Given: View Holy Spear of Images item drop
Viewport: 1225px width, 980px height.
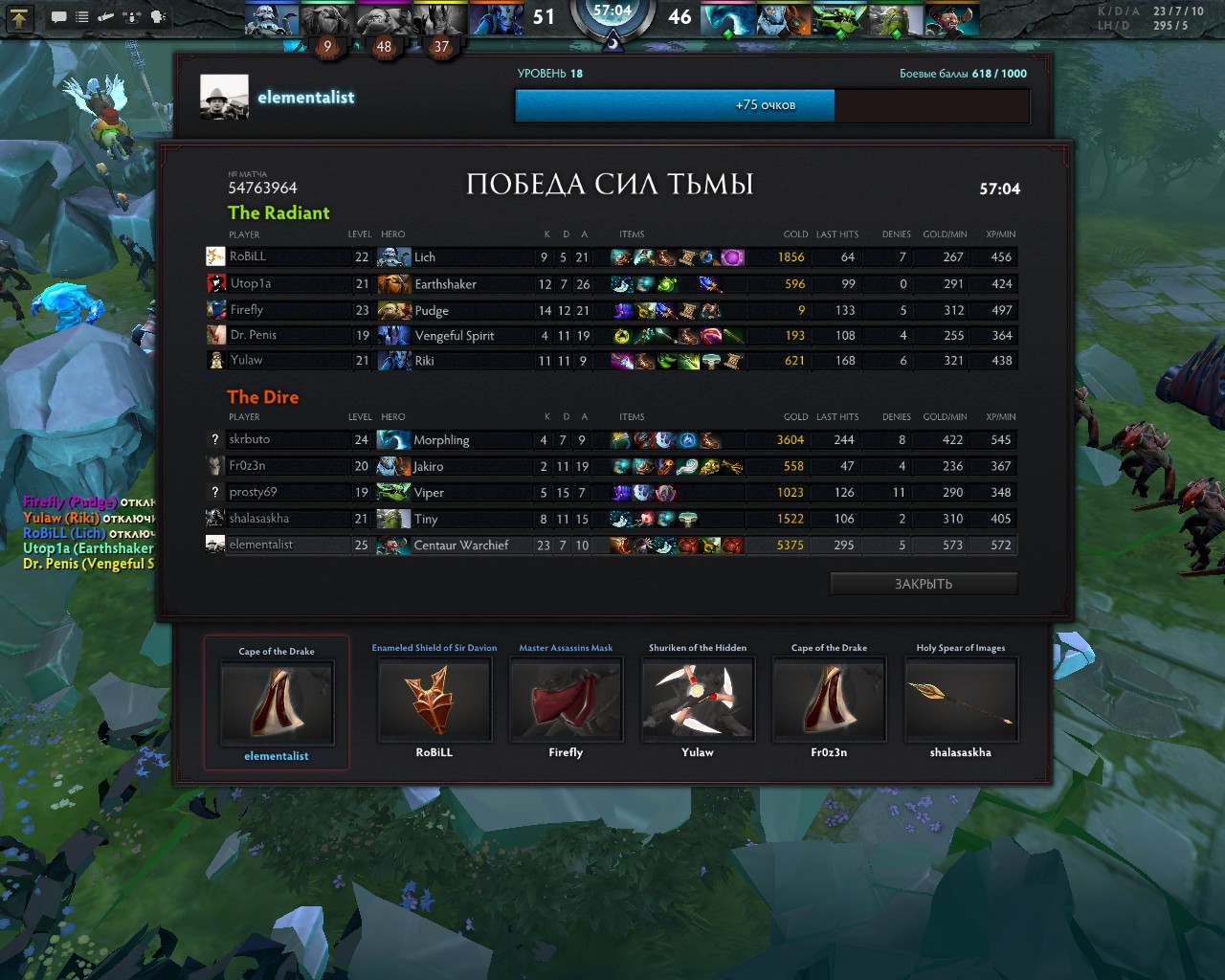Looking at the screenshot, I should click(961, 701).
